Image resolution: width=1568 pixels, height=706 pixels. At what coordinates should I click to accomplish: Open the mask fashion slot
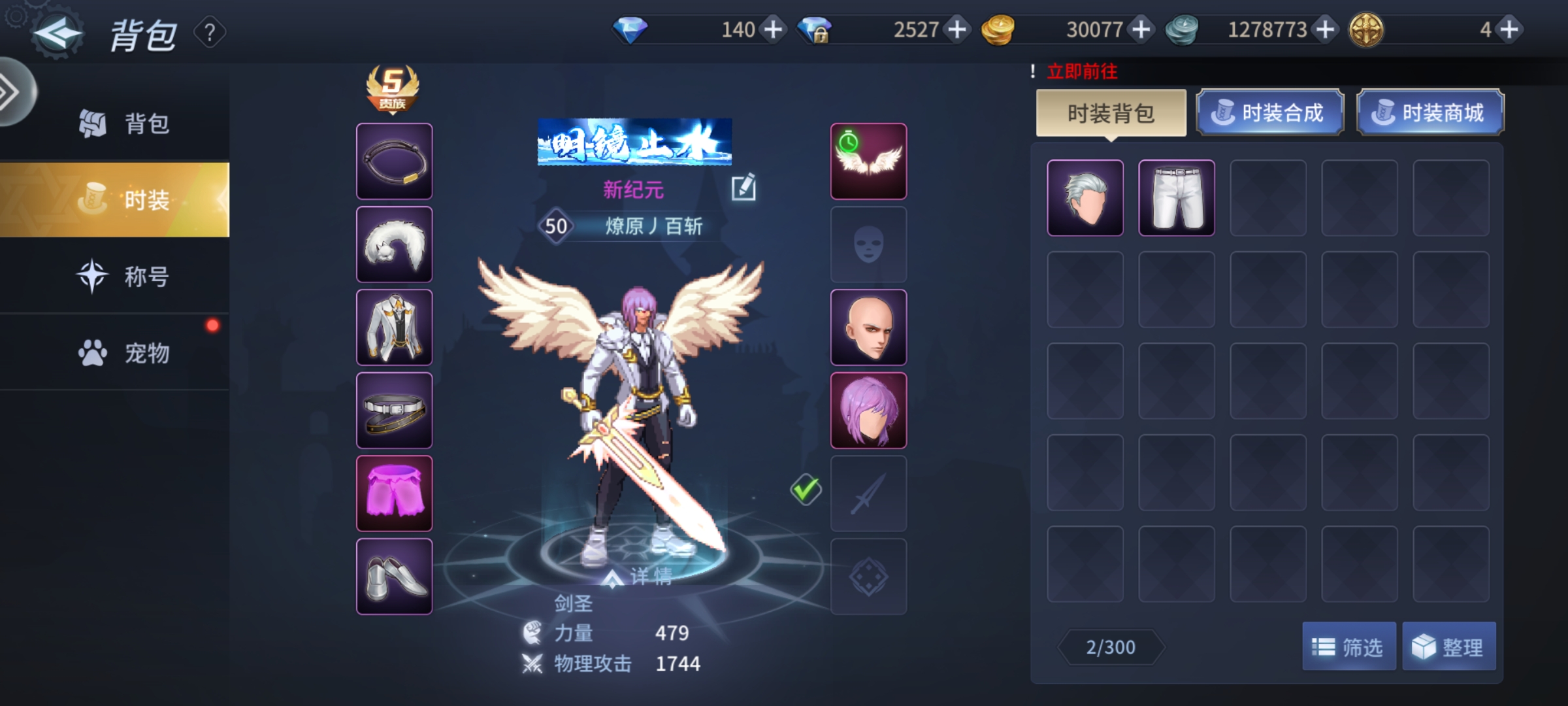coord(869,243)
